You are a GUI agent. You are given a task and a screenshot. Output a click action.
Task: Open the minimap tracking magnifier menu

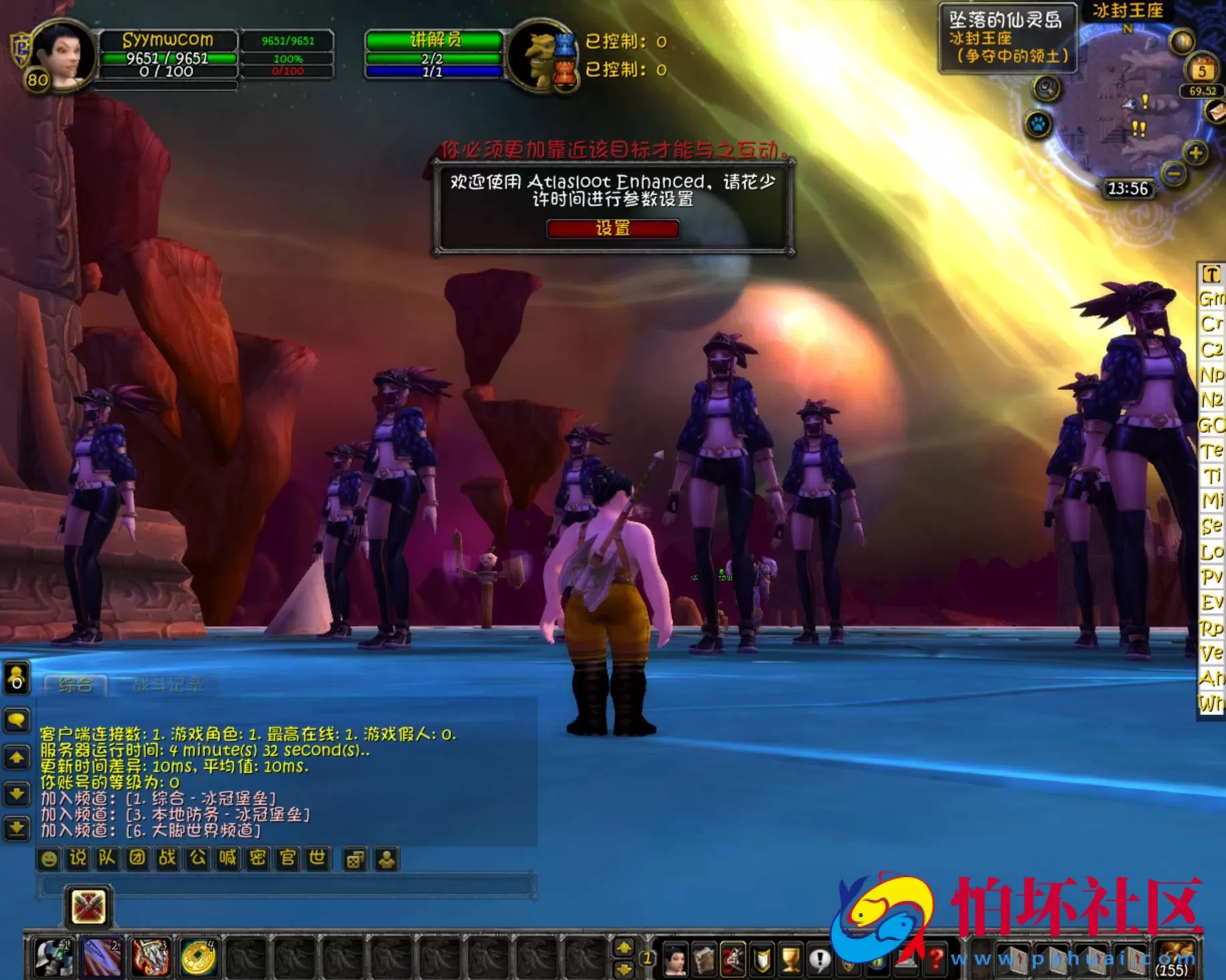(1046, 88)
